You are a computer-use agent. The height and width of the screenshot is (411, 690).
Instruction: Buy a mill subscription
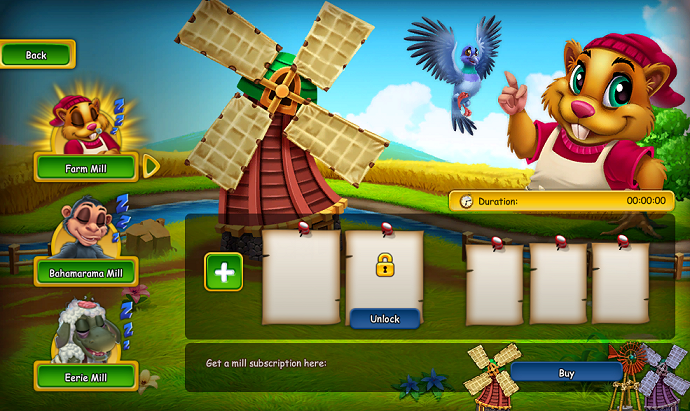pyautogui.click(x=566, y=373)
